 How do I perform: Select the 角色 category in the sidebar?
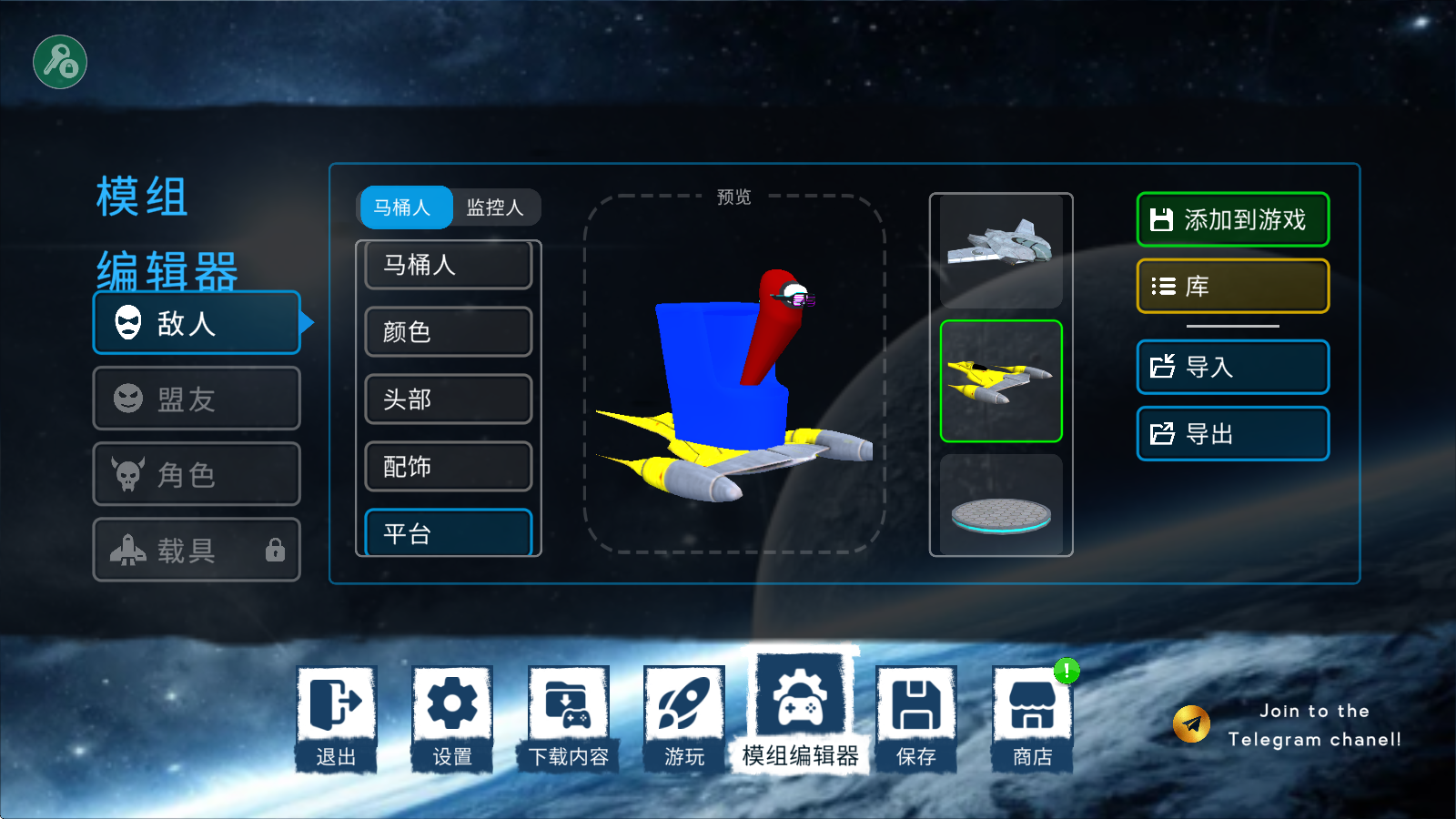tap(196, 474)
